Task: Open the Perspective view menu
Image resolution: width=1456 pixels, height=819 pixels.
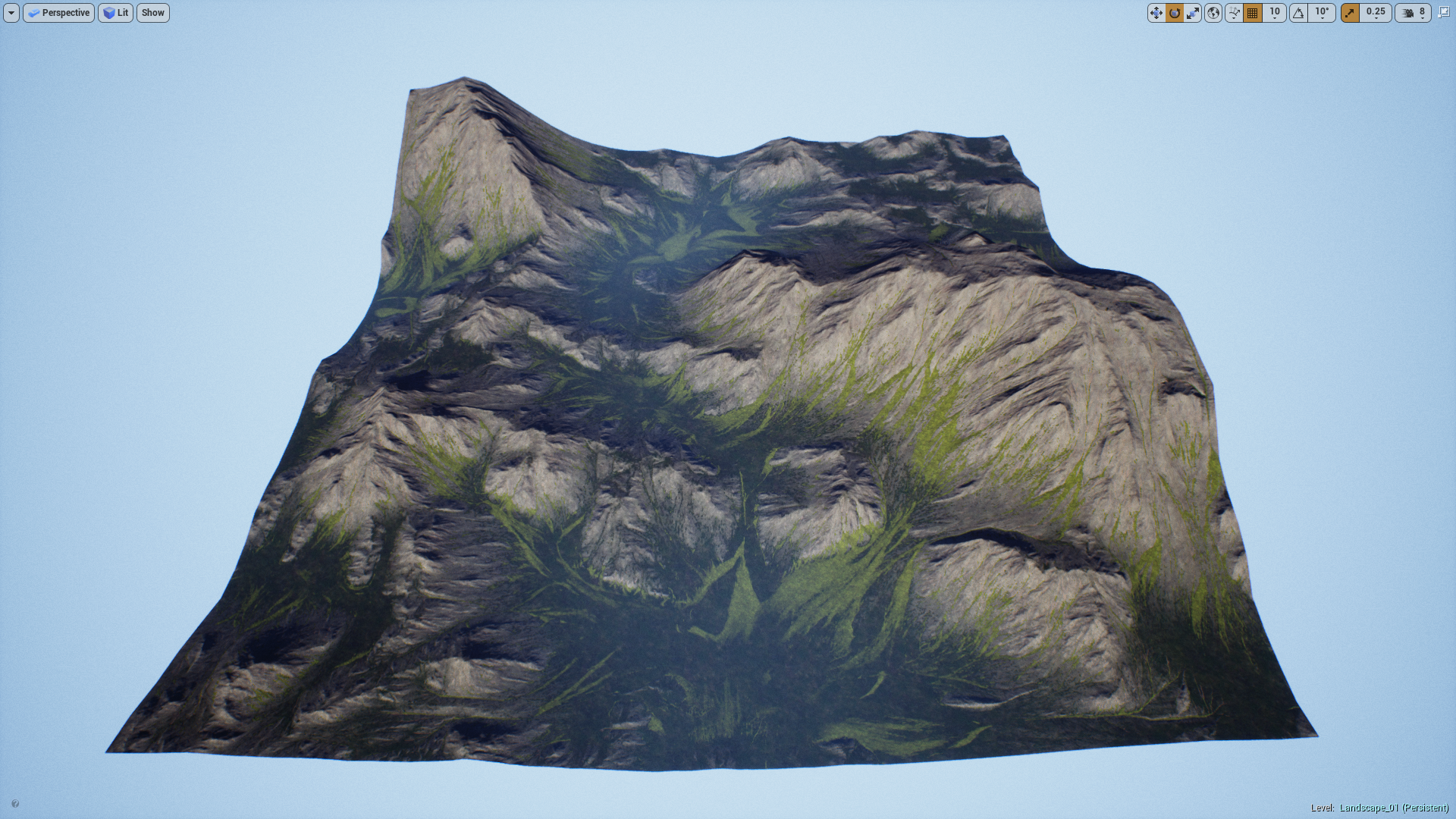Action: 58,13
